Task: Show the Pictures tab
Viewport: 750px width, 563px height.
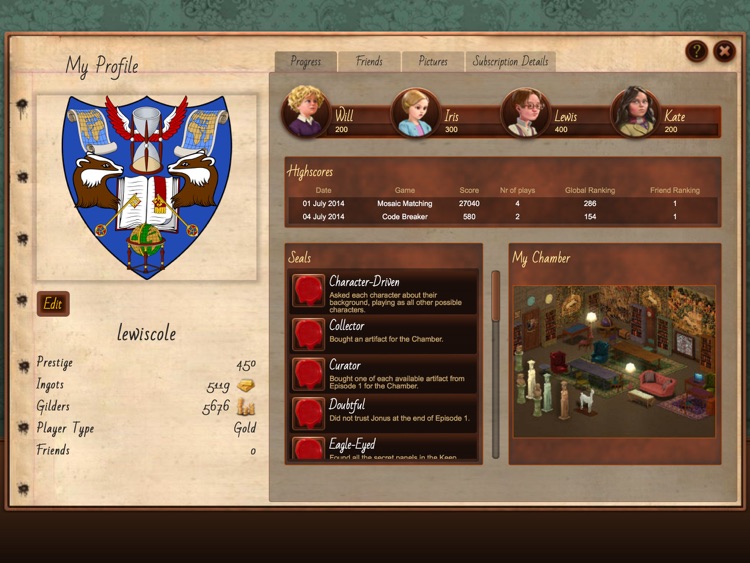Action: click(433, 62)
